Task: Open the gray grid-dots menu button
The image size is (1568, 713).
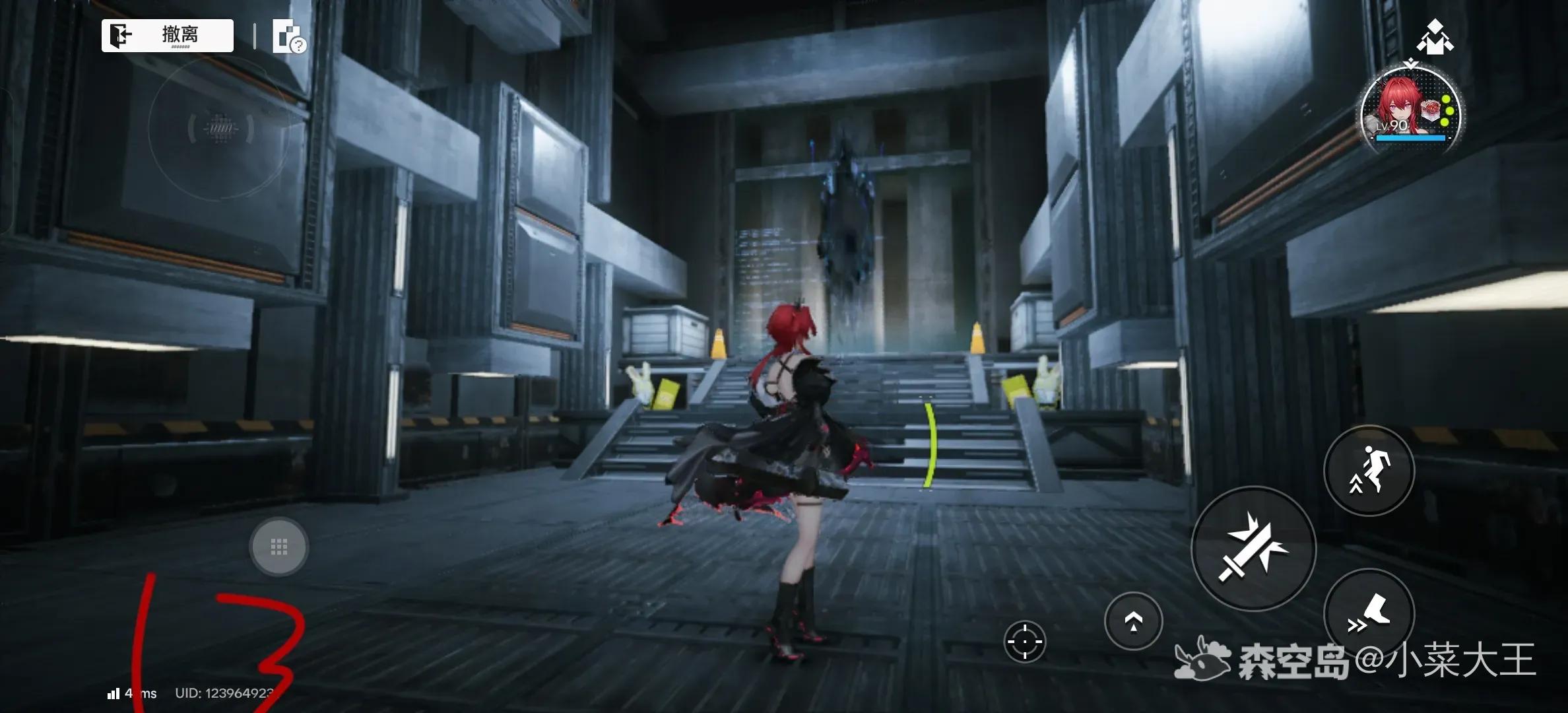Action: (278, 547)
